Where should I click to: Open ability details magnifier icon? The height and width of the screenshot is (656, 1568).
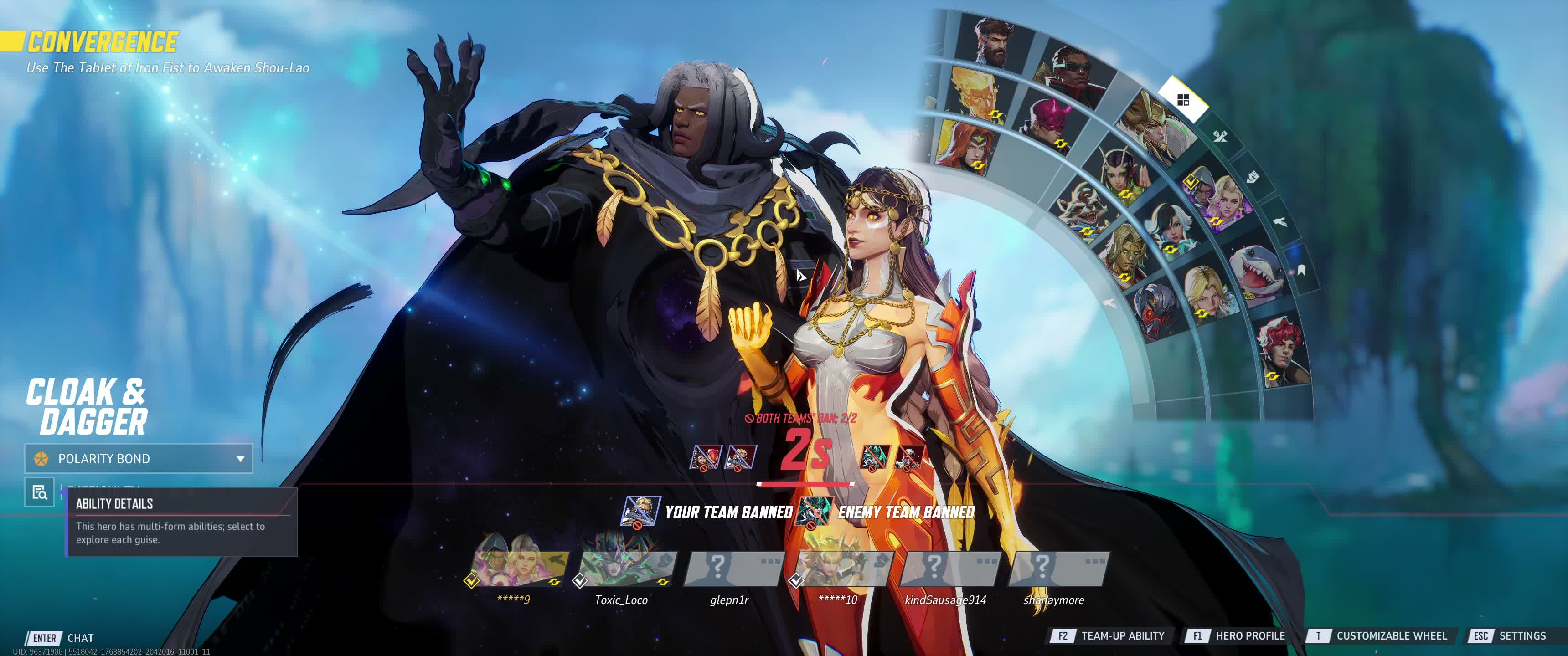coord(40,492)
